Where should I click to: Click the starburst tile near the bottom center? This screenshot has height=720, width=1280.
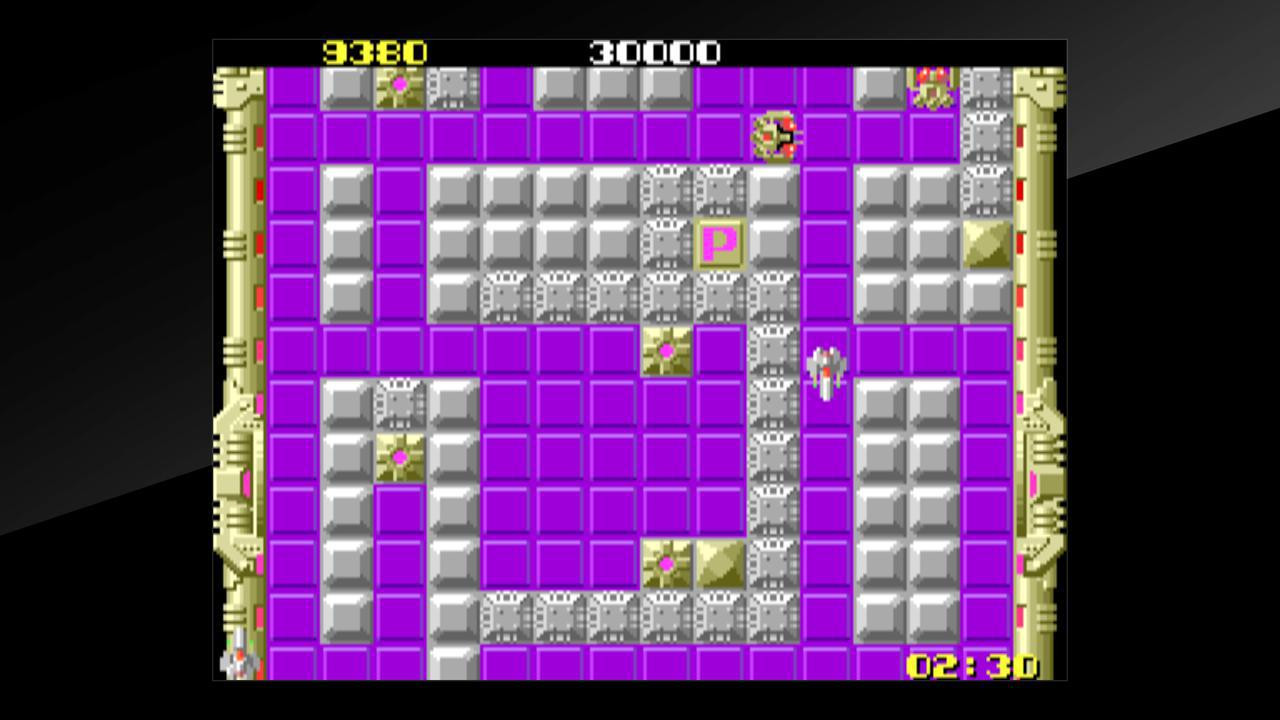(668, 565)
